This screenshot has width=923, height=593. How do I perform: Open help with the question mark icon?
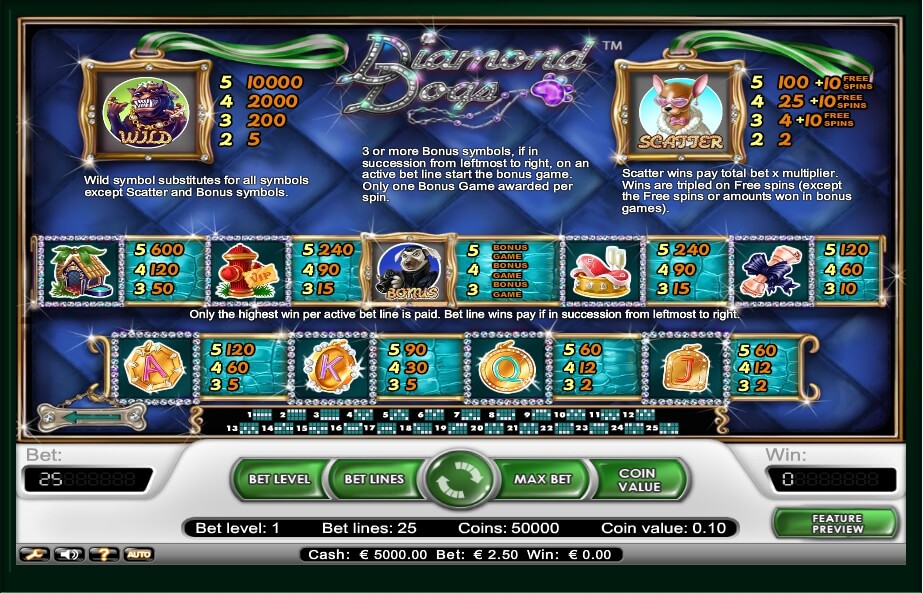pos(102,553)
